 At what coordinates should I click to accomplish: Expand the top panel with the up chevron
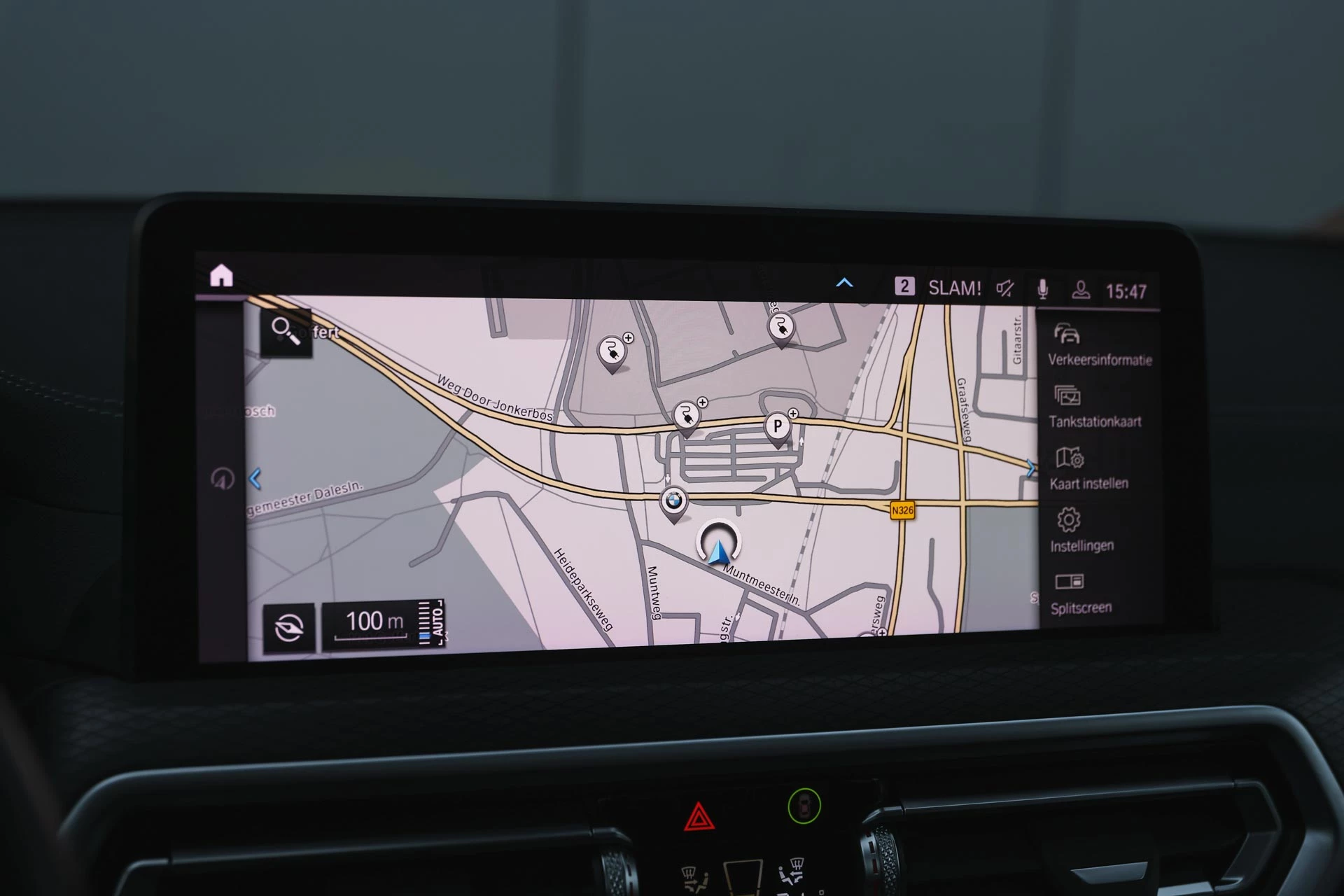click(845, 283)
